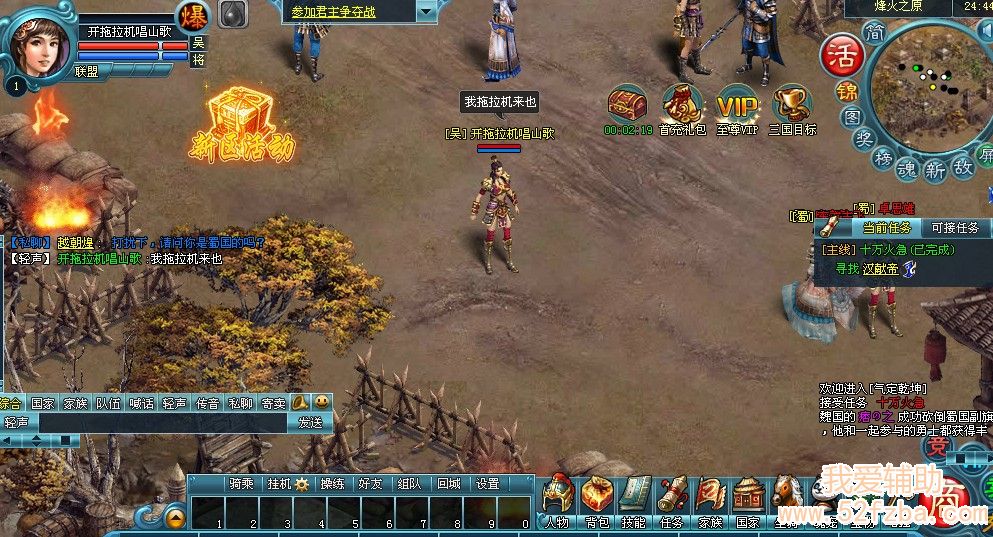This screenshot has height=537, width=993.
Task: Open the 人物 character panel
Action: point(559,498)
